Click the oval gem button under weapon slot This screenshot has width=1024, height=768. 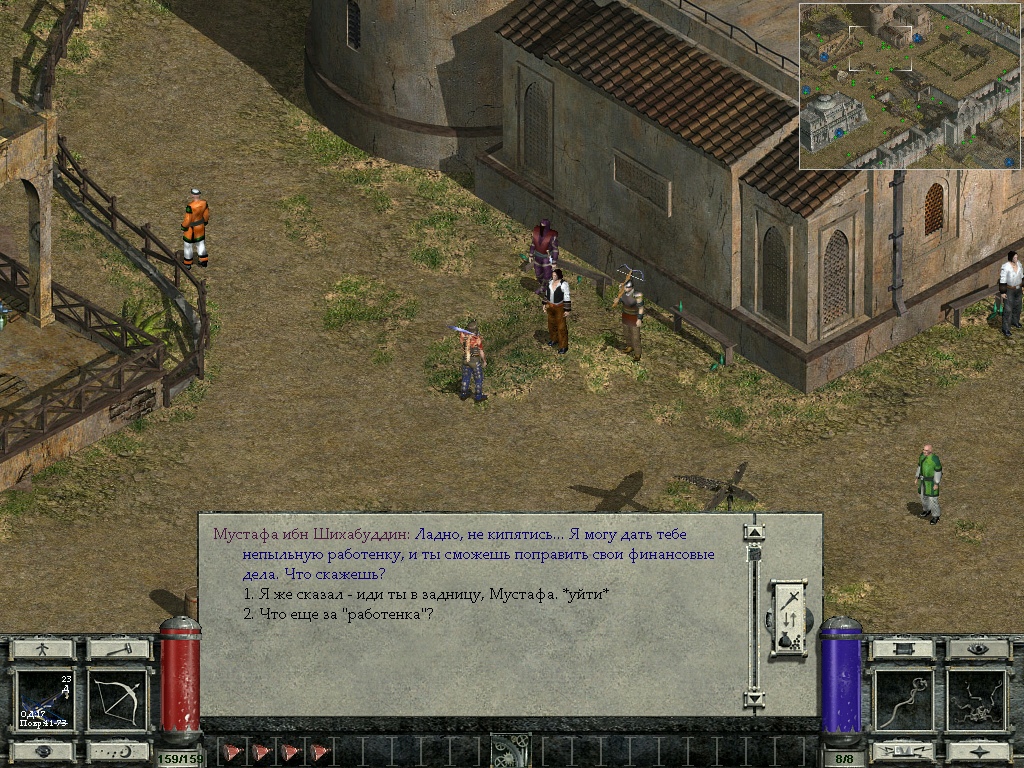click(x=43, y=750)
